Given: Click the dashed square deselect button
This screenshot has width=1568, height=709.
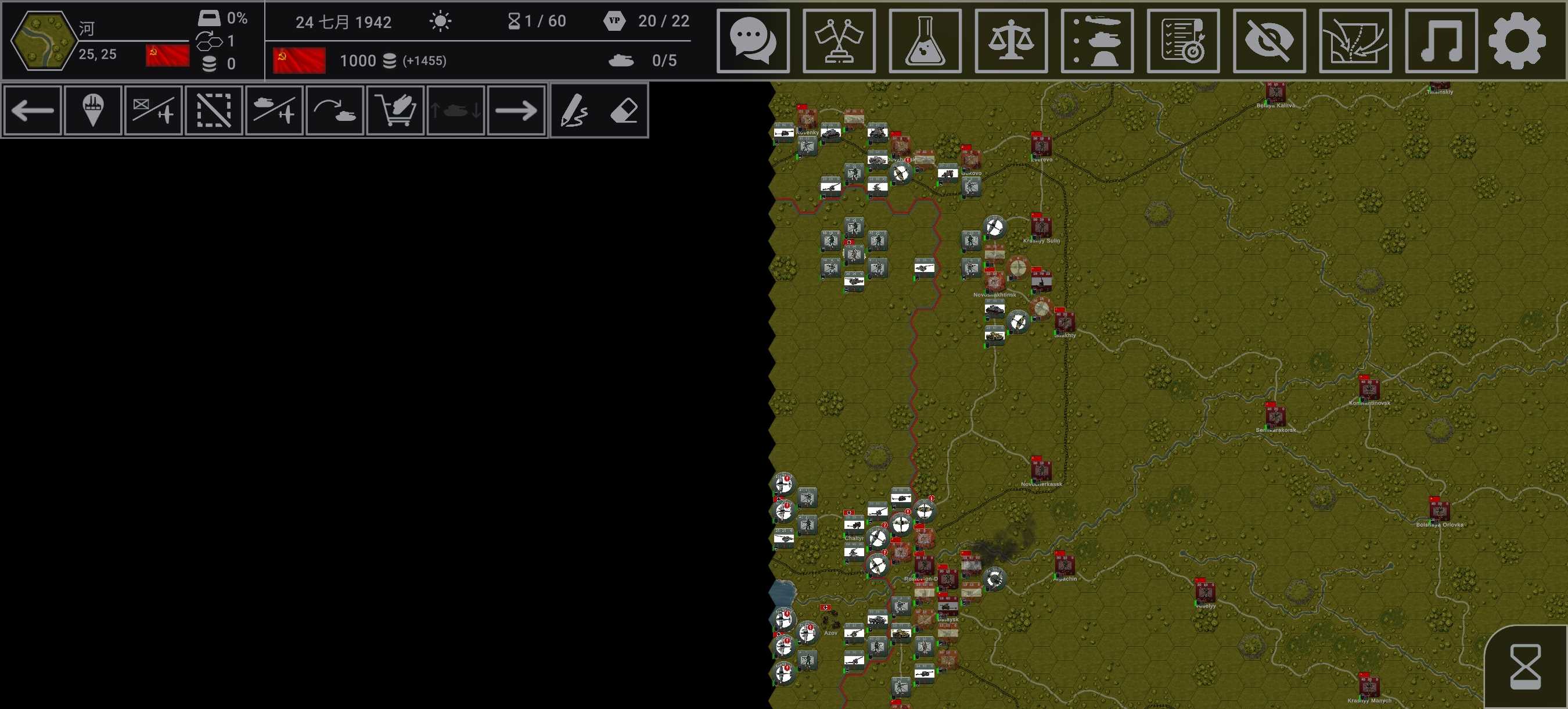Looking at the screenshot, I should [x=214, y=110].
